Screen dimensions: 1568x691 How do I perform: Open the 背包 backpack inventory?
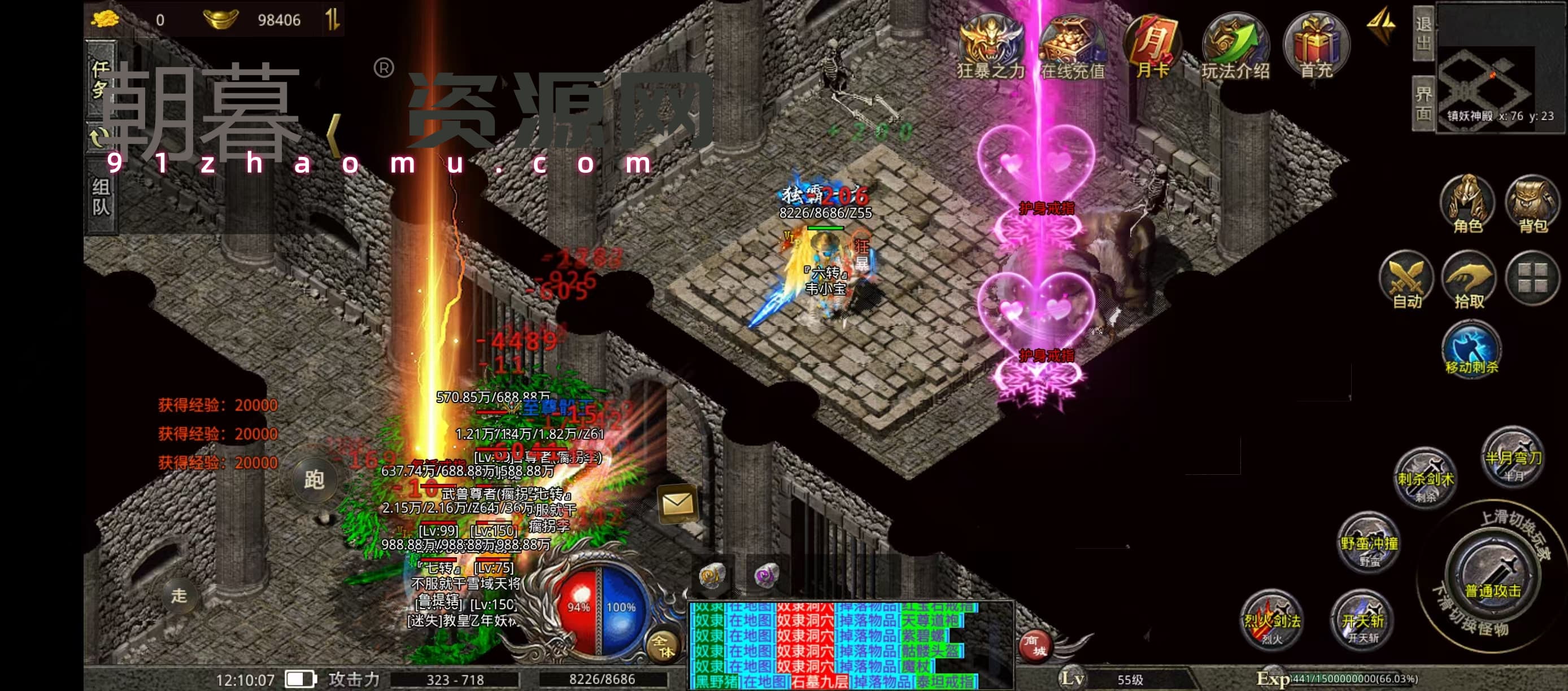[x=1532, y=204]
